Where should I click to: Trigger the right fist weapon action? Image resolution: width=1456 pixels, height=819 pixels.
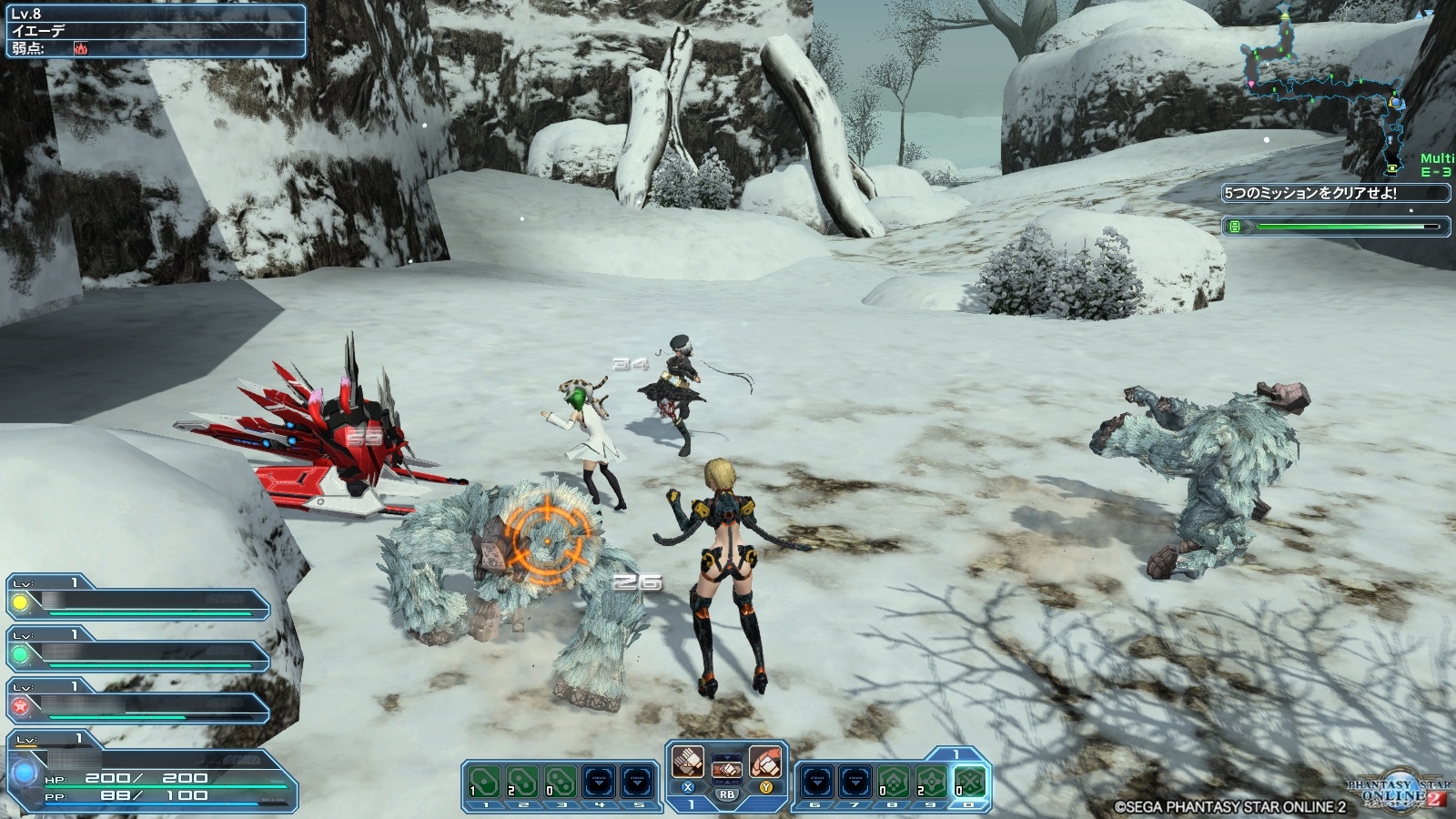coord(765,762)
